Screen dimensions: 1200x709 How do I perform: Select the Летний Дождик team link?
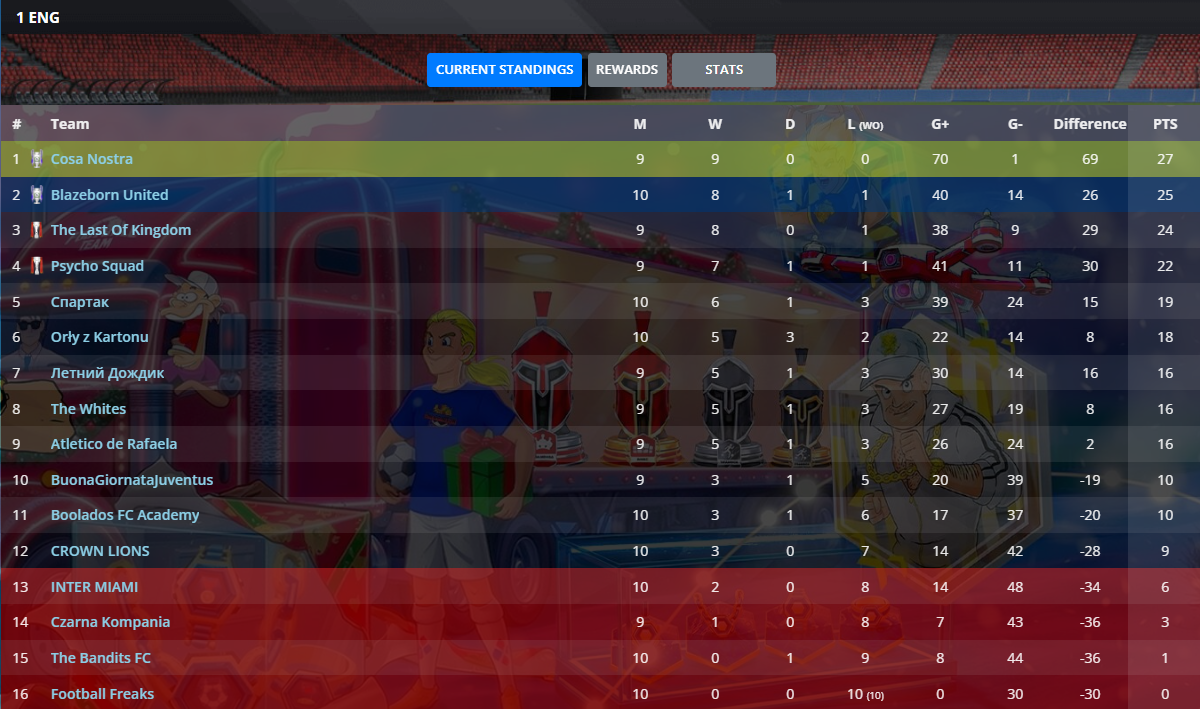pos(107,373)
